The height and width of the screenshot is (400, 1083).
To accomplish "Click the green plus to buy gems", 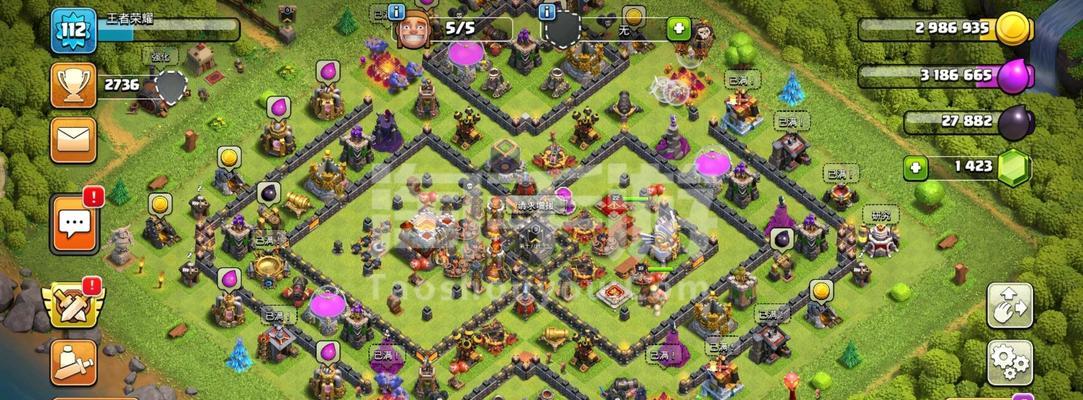I will pos(914,166).
